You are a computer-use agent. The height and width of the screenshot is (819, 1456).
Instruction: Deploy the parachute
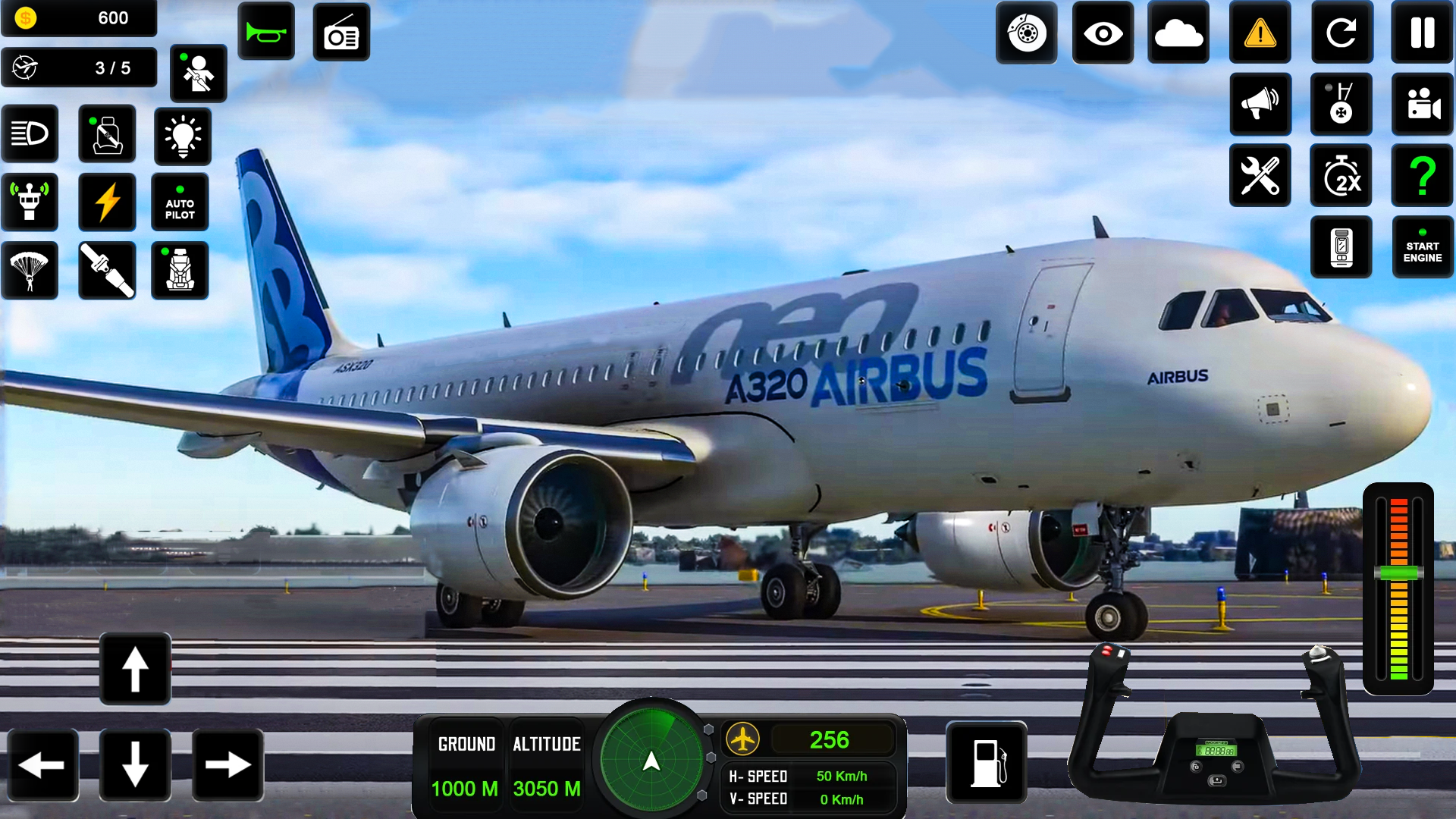[30, 270]
